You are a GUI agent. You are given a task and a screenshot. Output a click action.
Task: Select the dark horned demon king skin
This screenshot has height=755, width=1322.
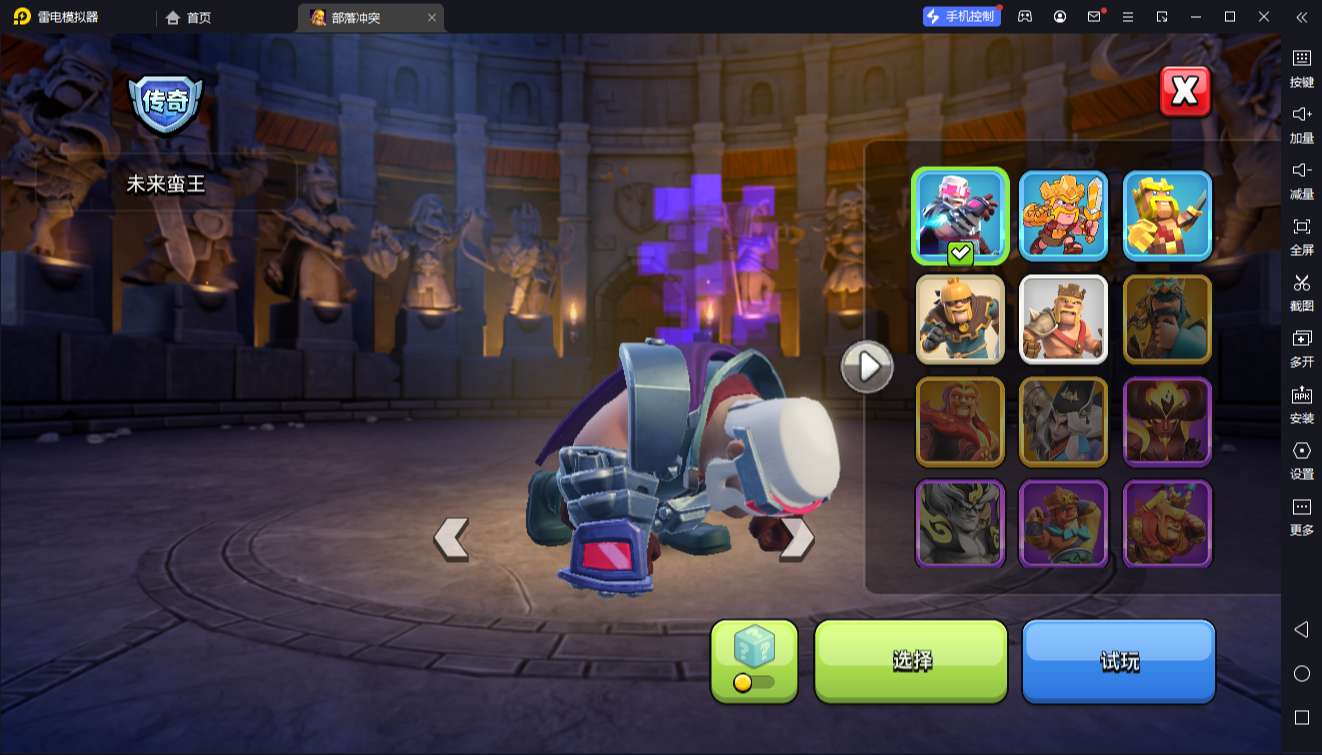coord(1167,421)
